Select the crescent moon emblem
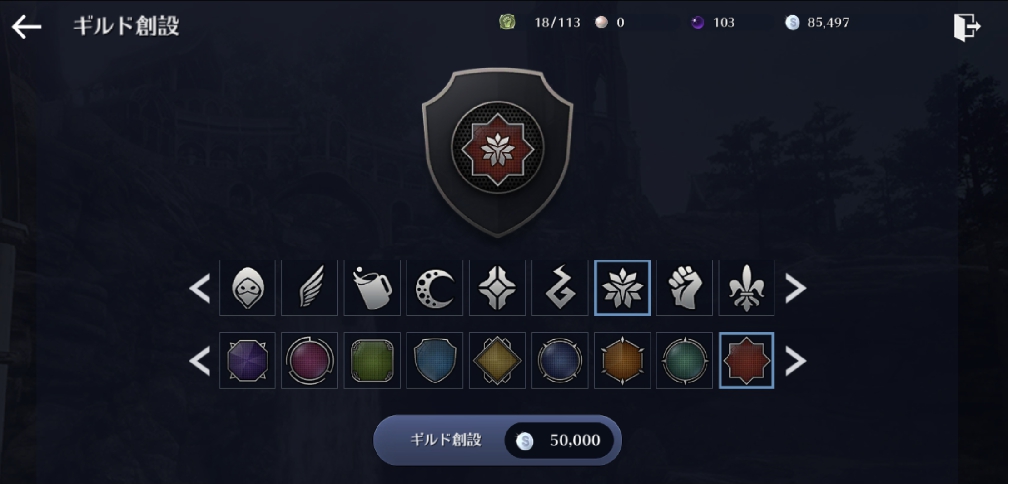 (x=434, y=288)
